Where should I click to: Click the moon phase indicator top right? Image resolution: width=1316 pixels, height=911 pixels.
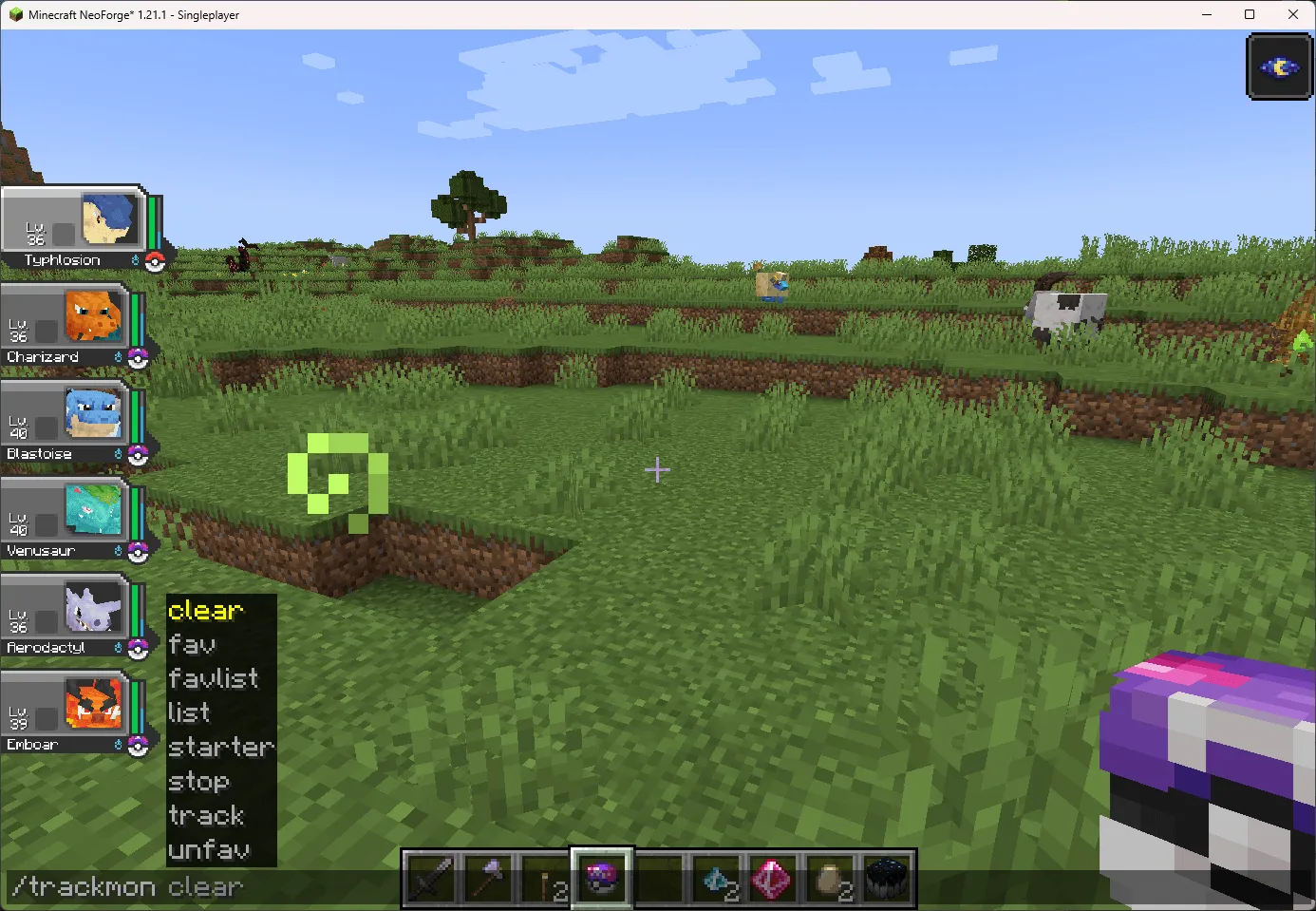(x=1279, y=66)
